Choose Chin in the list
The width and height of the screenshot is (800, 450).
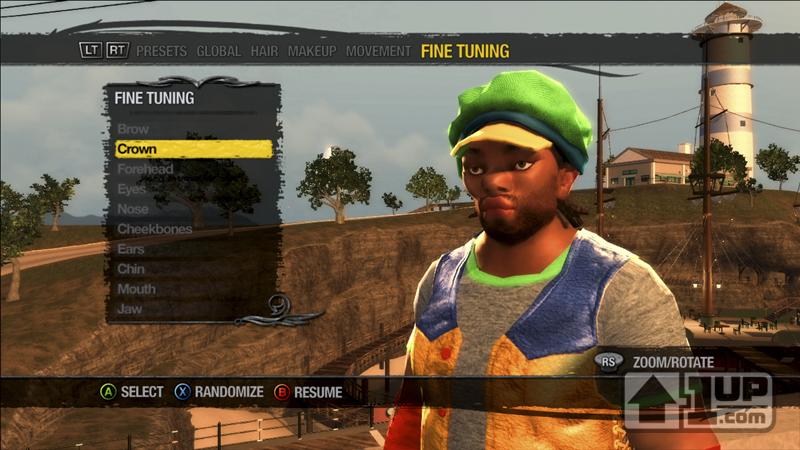coord(131,269)
